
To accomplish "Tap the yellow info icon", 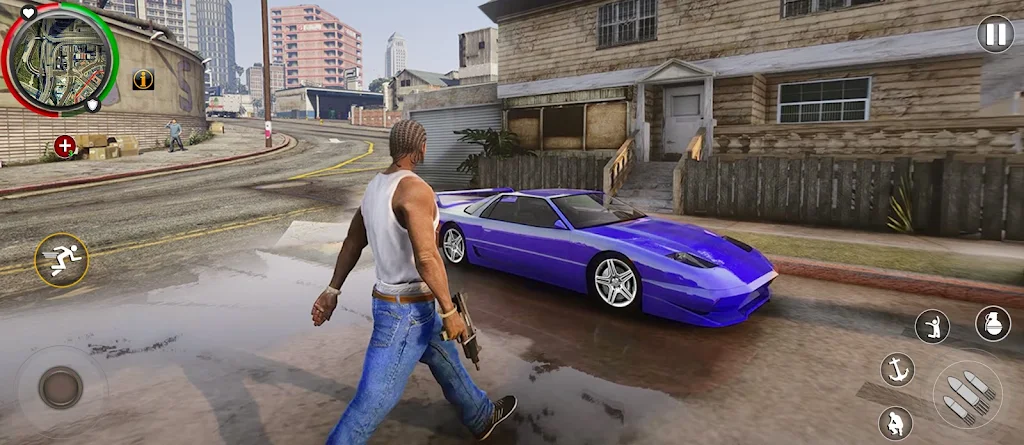I will [143, 79].
